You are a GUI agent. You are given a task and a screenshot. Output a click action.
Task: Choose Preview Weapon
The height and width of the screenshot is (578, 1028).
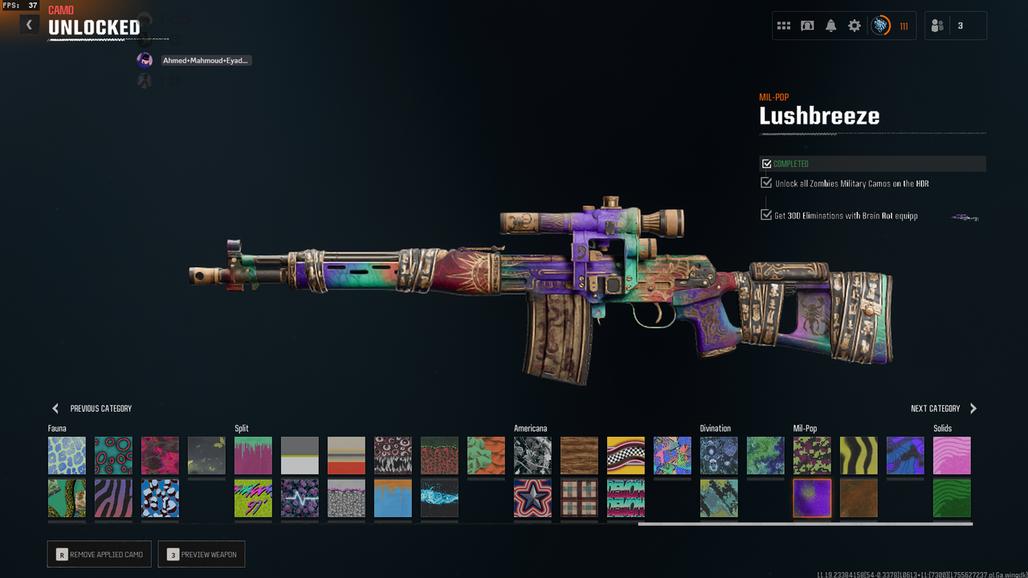(201, 554)
